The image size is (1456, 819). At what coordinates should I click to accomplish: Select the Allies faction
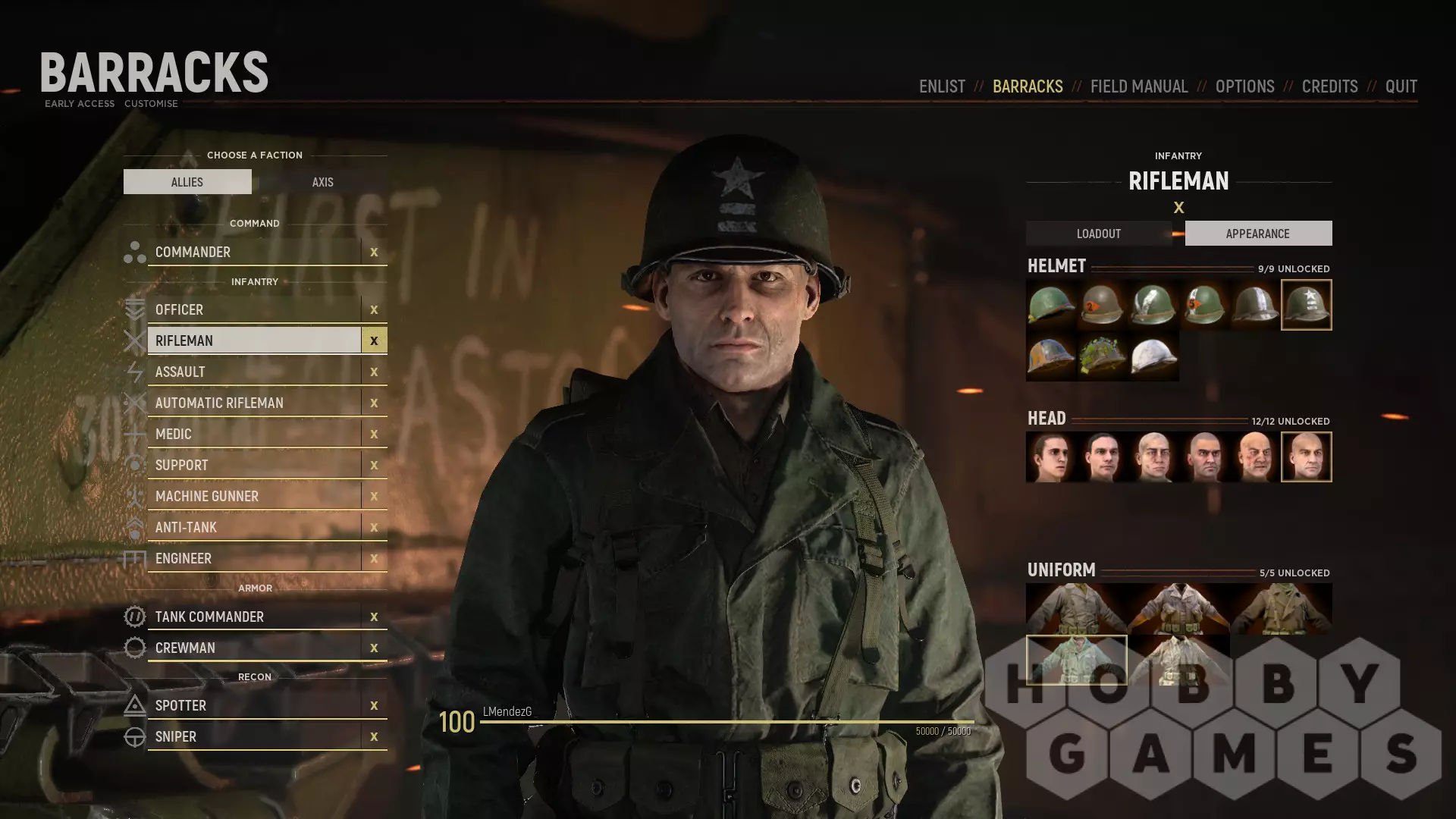coord(187,182)
